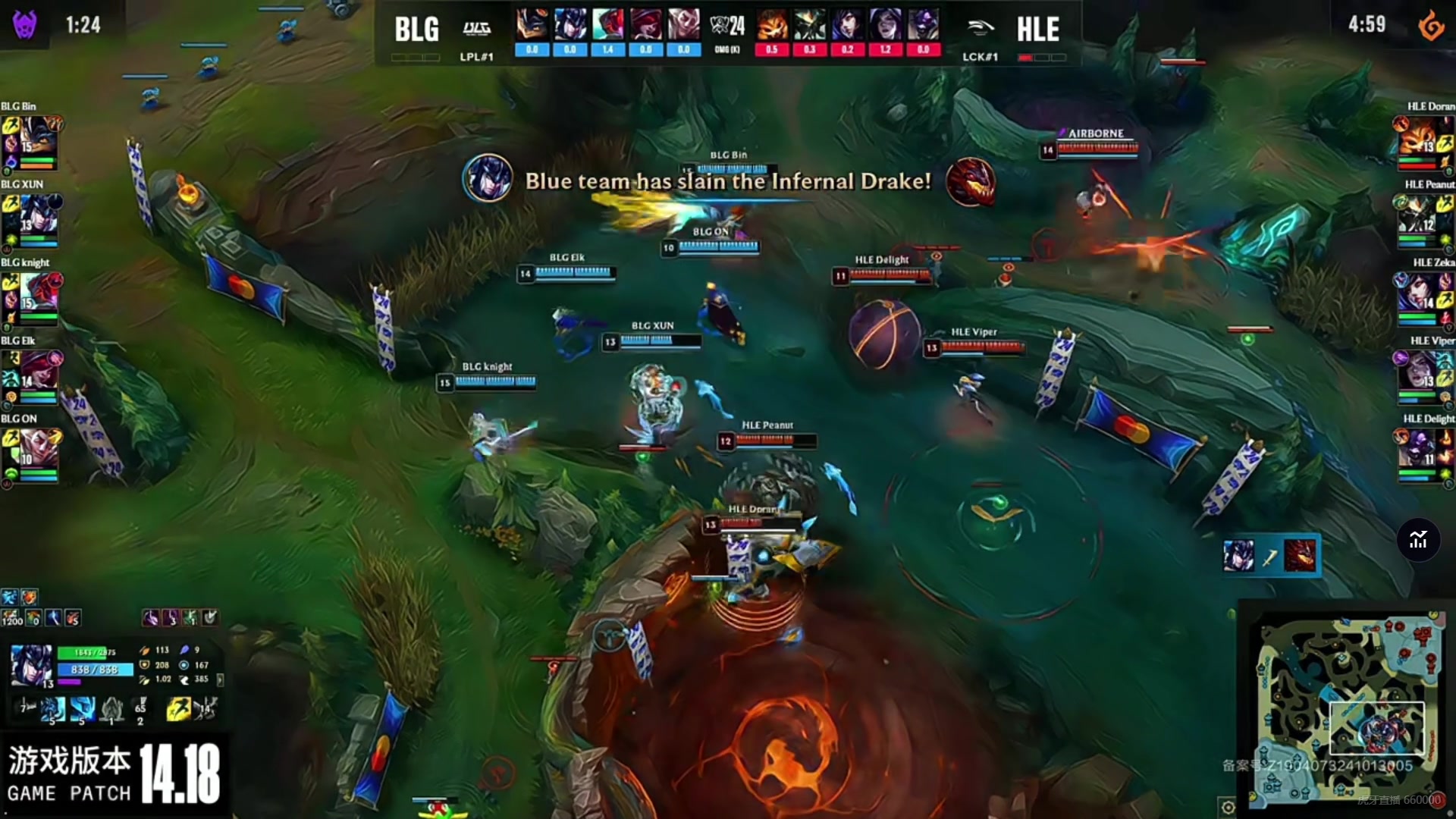Select BLG XUN's player portrait
1456x819 pixels.
(x=38, y=217)
